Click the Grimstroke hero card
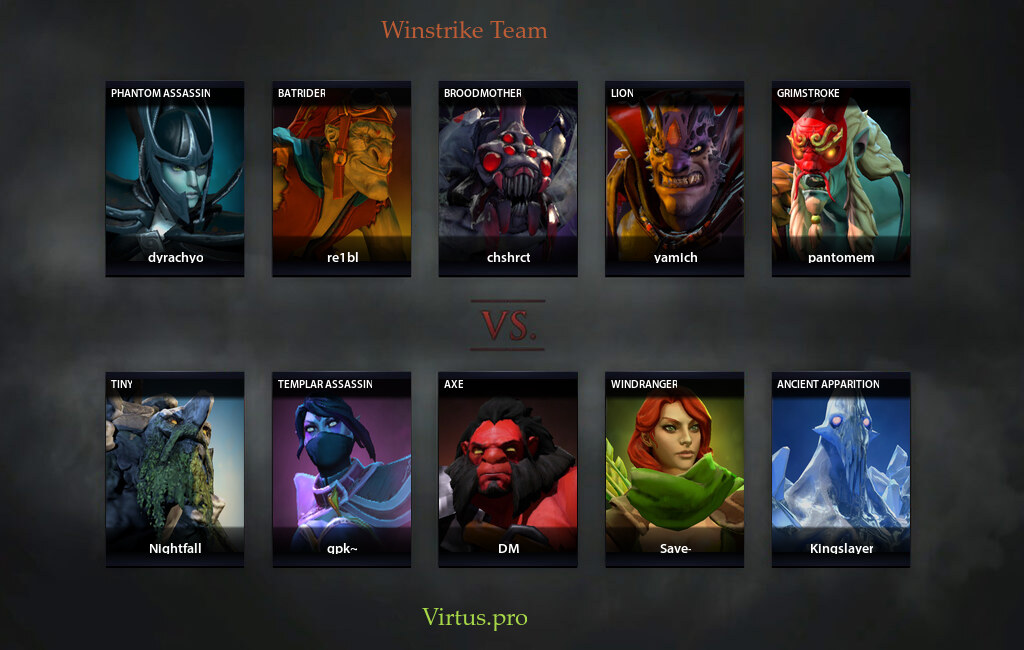 coord(840,178)
